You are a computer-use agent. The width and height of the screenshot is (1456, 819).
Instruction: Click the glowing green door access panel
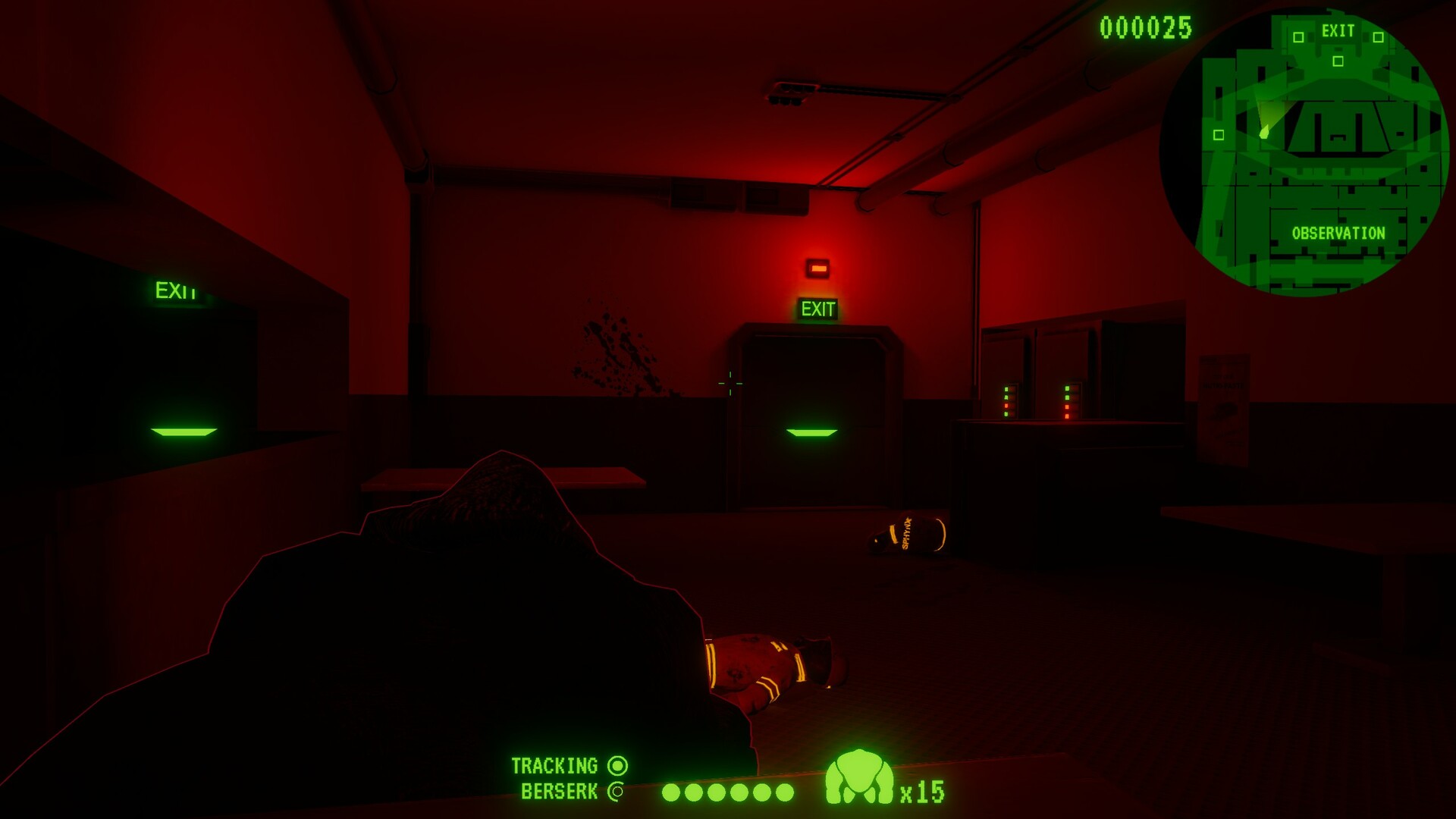click(x=814, y=434)
